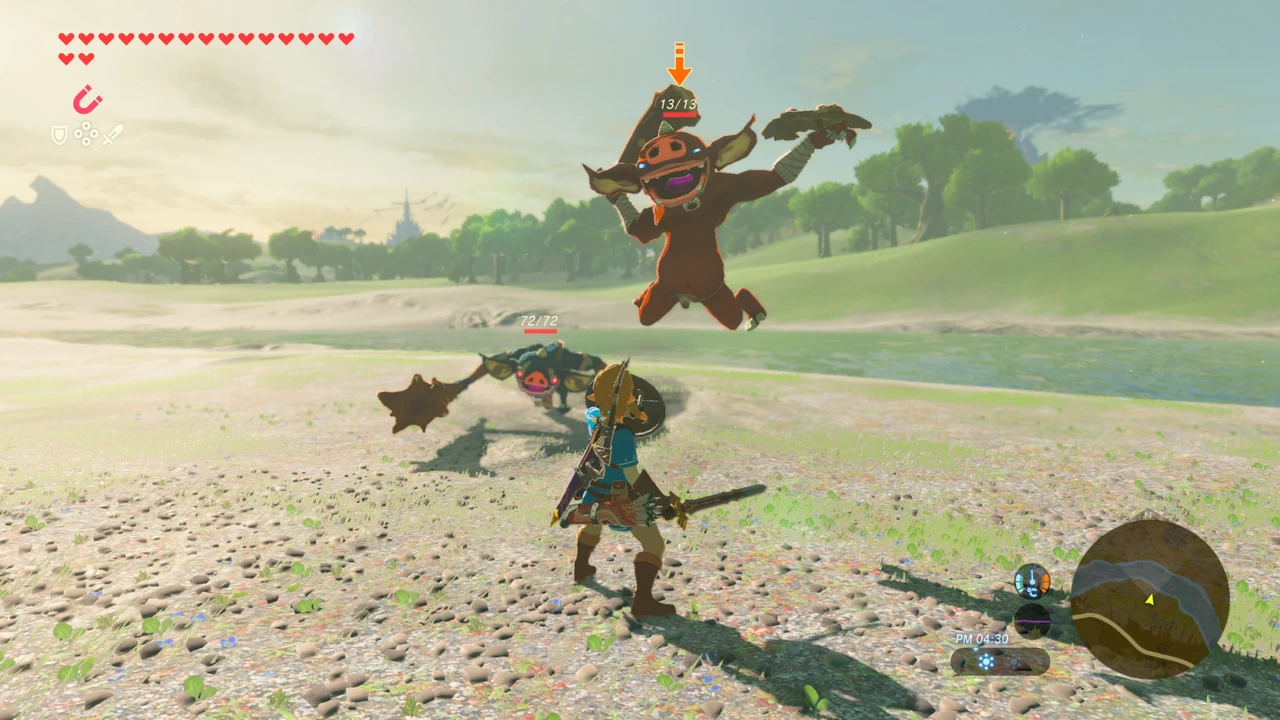Select the Celsius symbol on the temperature dial
Viewport: 1280px width, 720px height.
[1033, 593]
